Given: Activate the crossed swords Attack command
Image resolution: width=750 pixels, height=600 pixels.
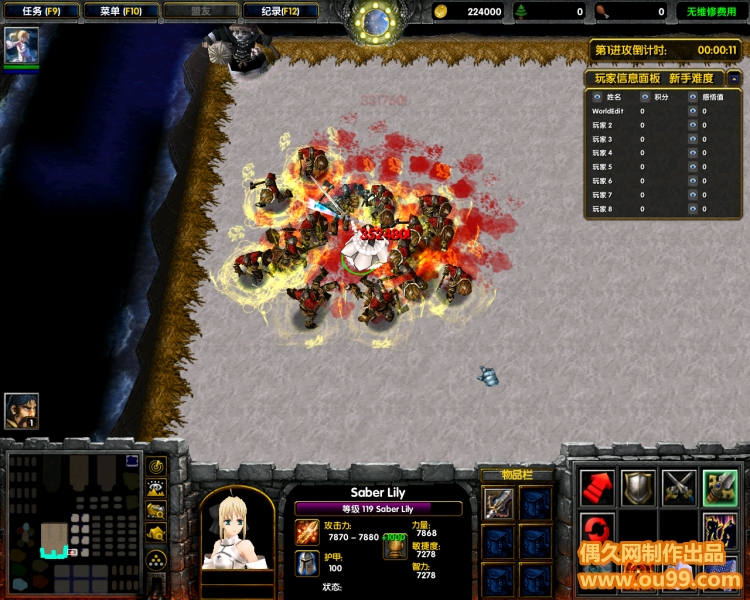Looking at the screenshot, I should point(679,487).
